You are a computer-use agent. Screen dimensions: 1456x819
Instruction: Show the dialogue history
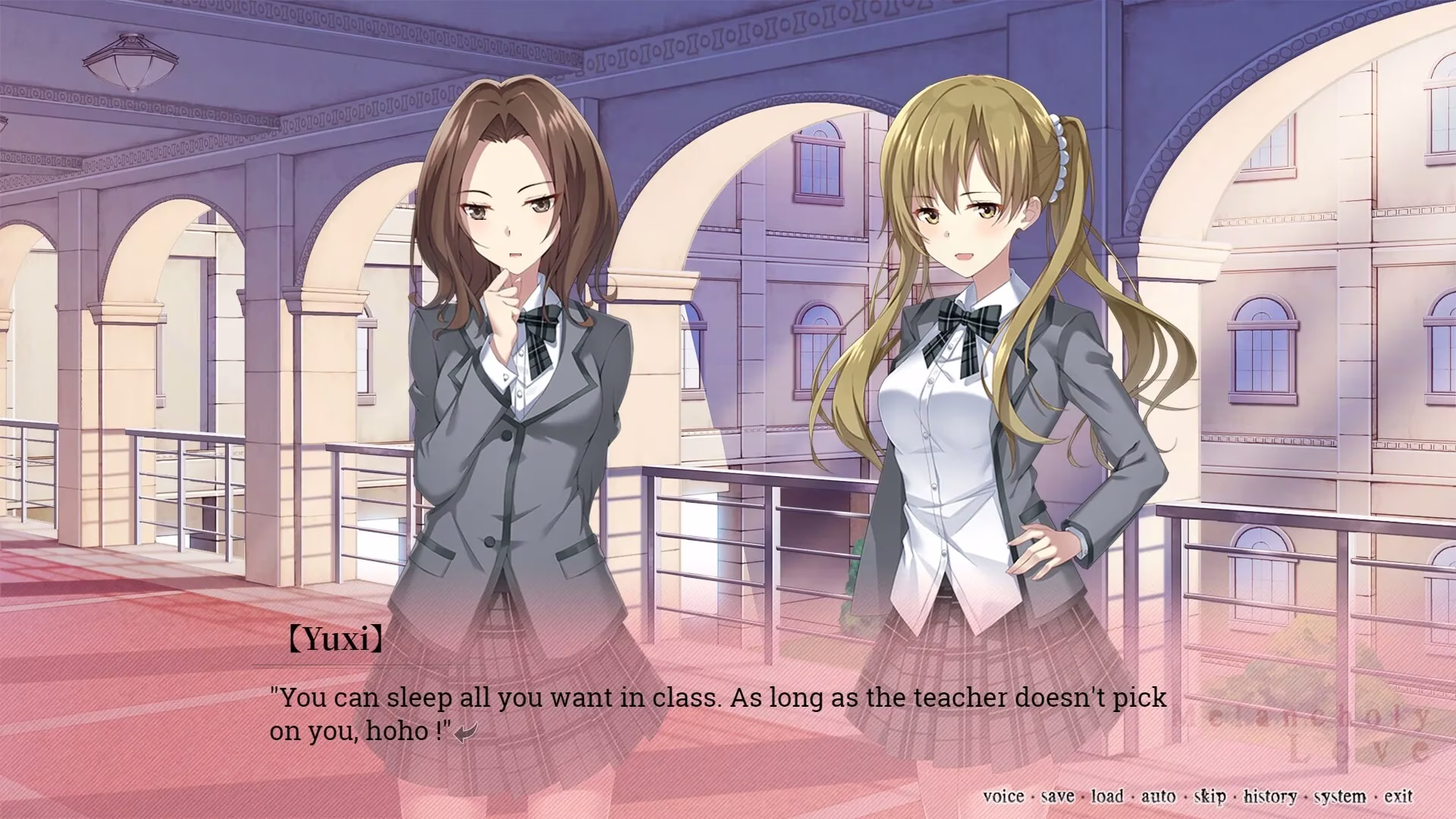(x=1269, y=796)
